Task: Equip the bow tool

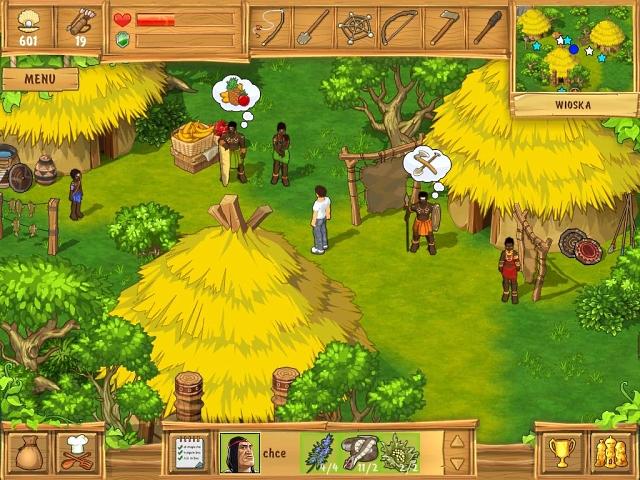Action: 400,27
